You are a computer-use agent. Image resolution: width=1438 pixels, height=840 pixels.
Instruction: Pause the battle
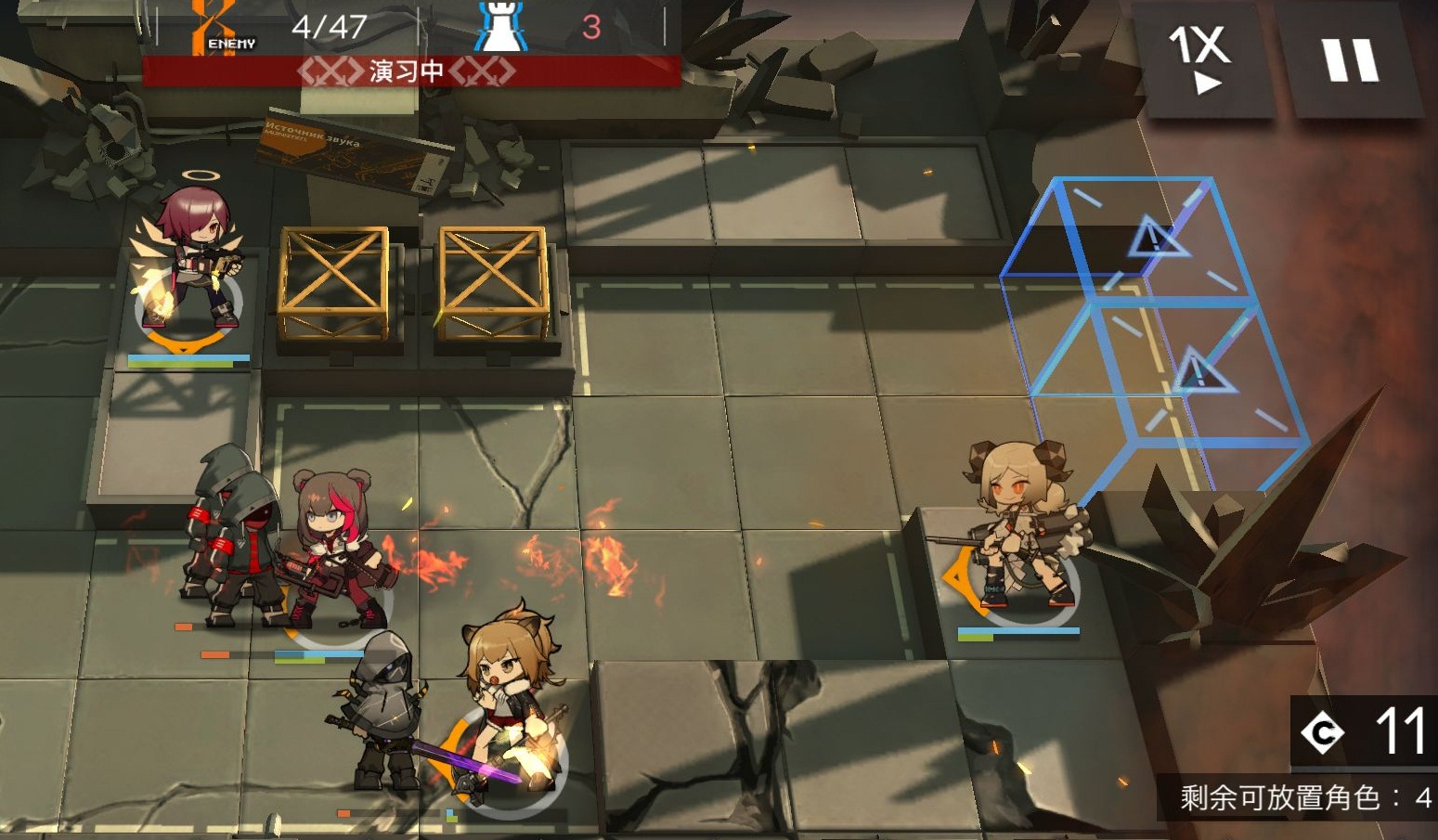coord(1351,60)
